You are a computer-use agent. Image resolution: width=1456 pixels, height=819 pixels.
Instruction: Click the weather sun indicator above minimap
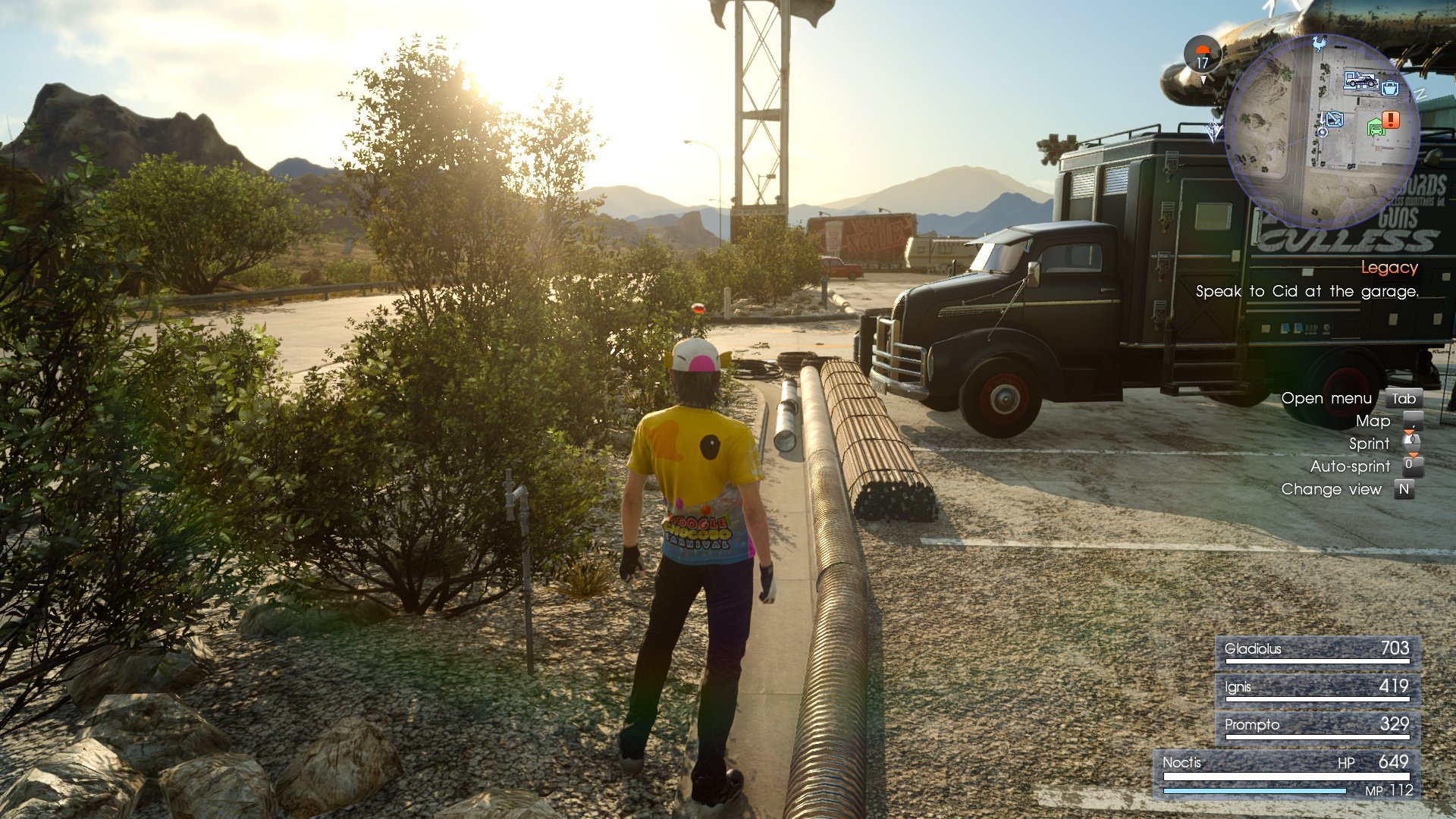1203,50
